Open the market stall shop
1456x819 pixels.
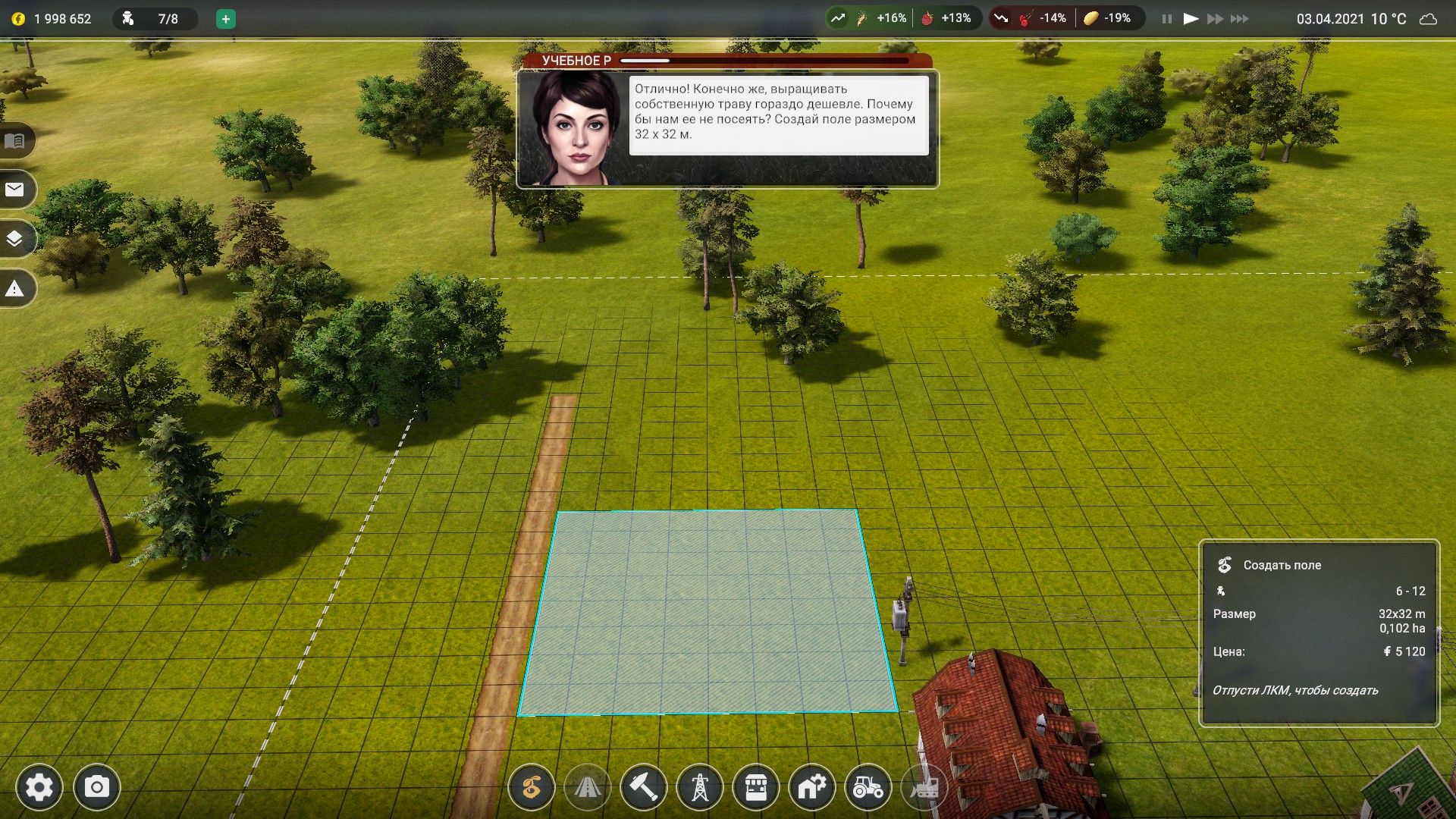point(756,789)
